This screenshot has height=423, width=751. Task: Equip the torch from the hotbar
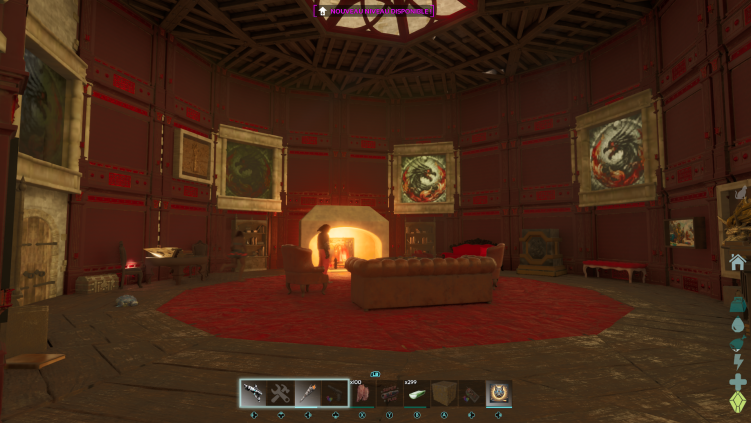307,393
